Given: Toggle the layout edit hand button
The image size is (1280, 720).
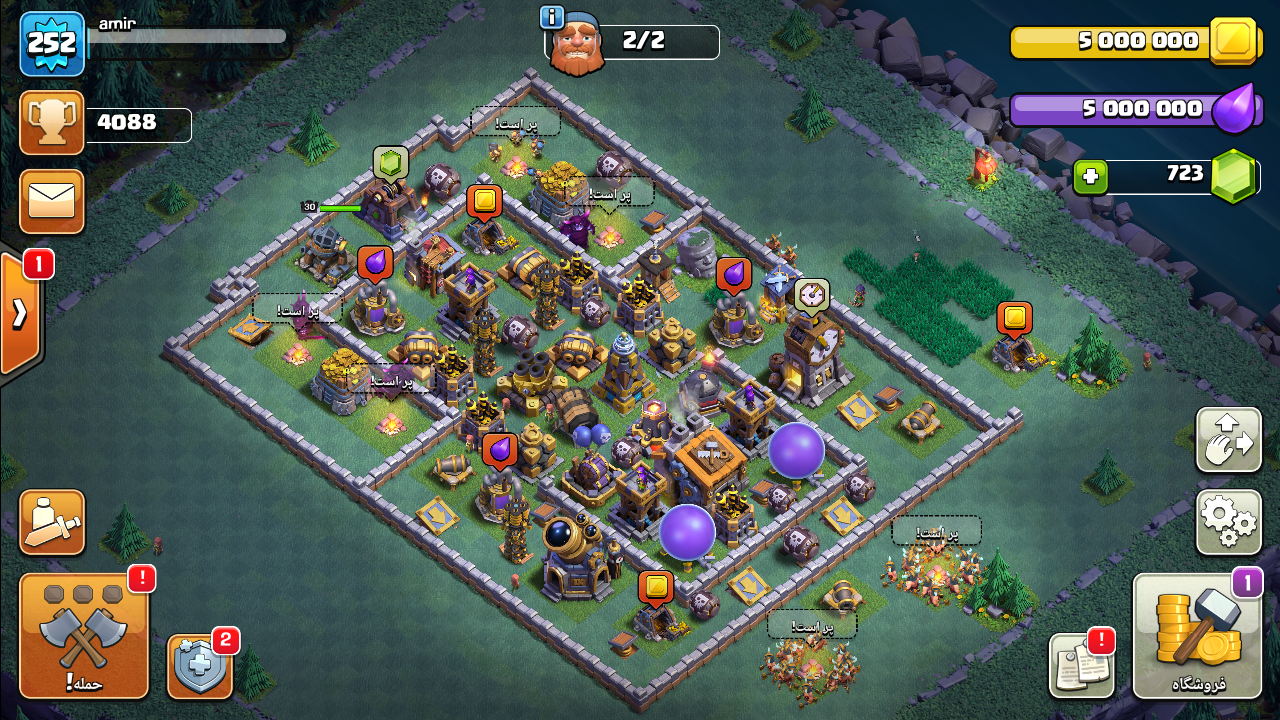Looking at the screenshot, I should pos(1228,440).
